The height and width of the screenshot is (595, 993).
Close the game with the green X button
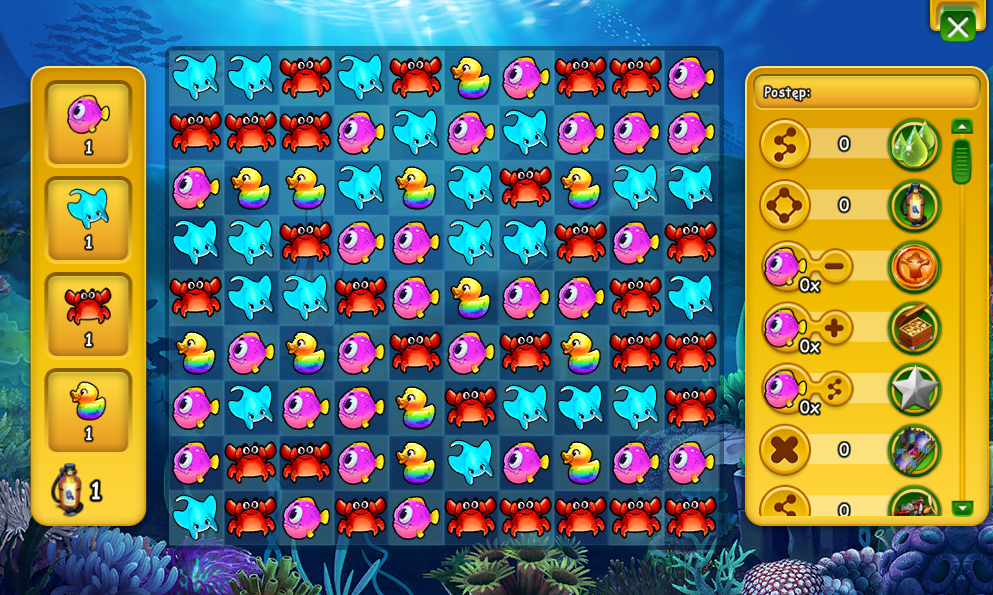[x=957, y=27]
